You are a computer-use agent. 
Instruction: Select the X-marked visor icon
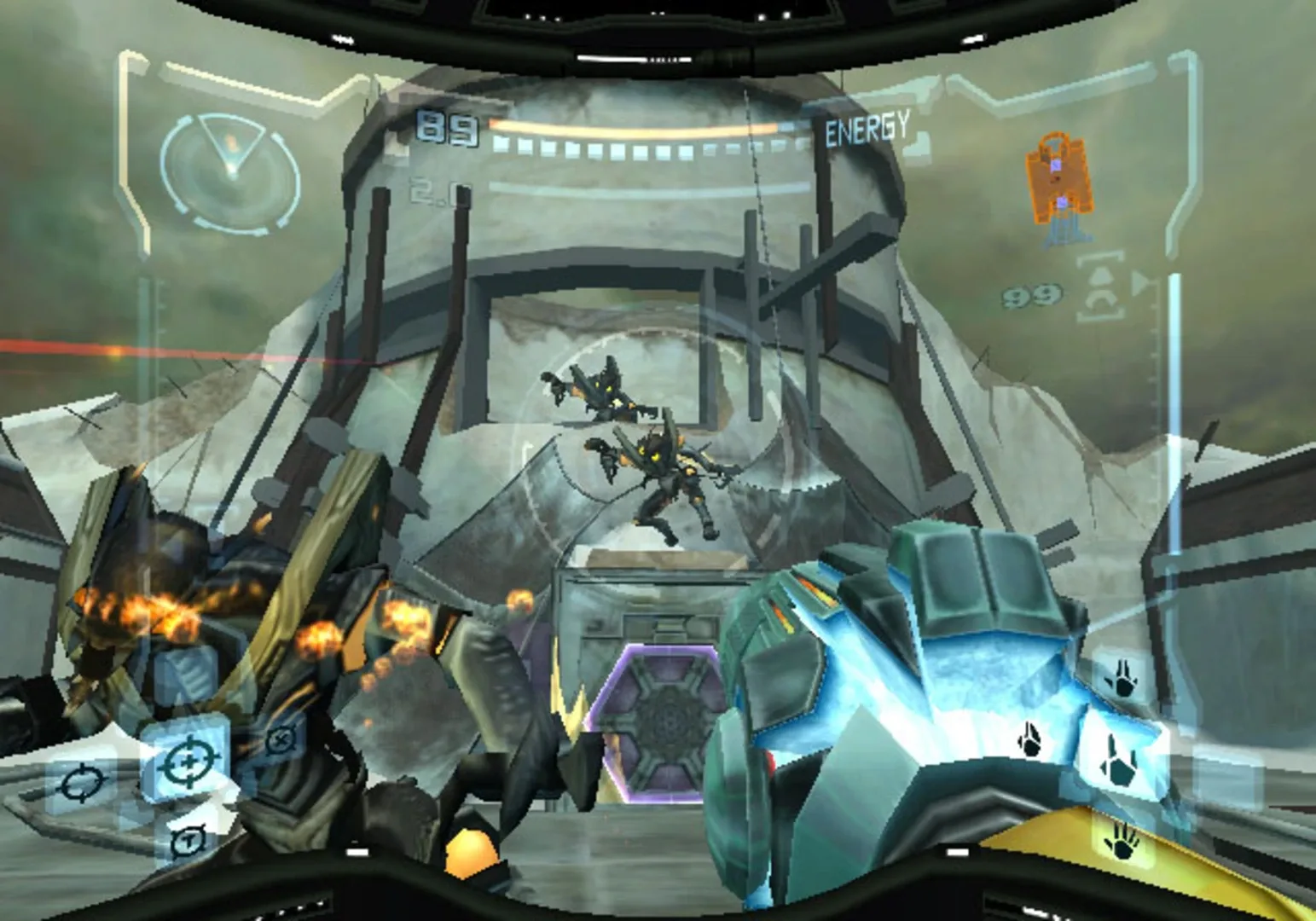(281, 739)
